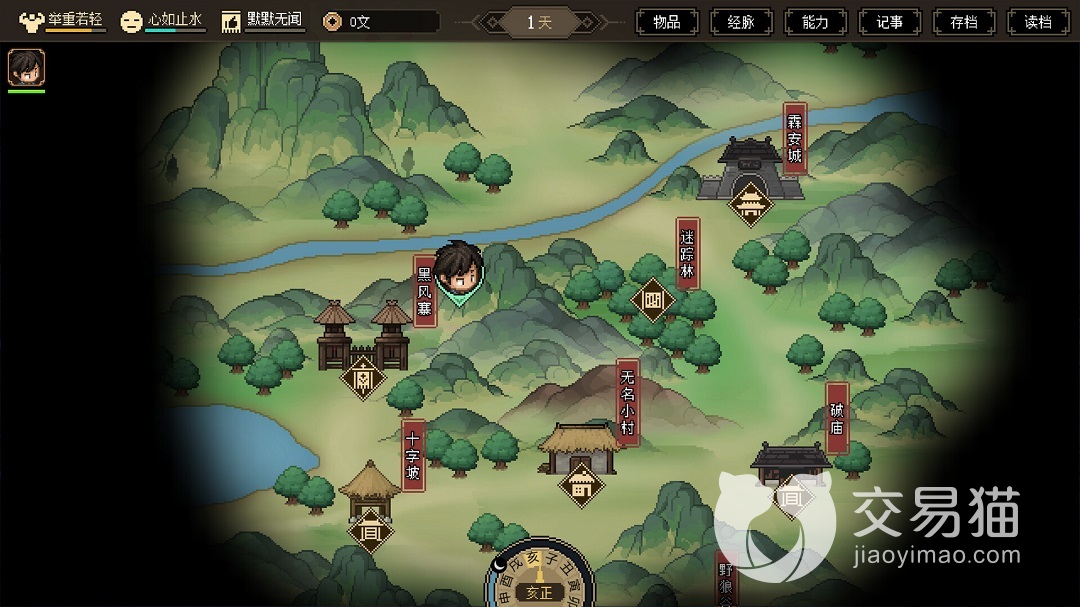Click the 读档 load button
This screenshot has height=607, width=1080.
click(1039, 22)
